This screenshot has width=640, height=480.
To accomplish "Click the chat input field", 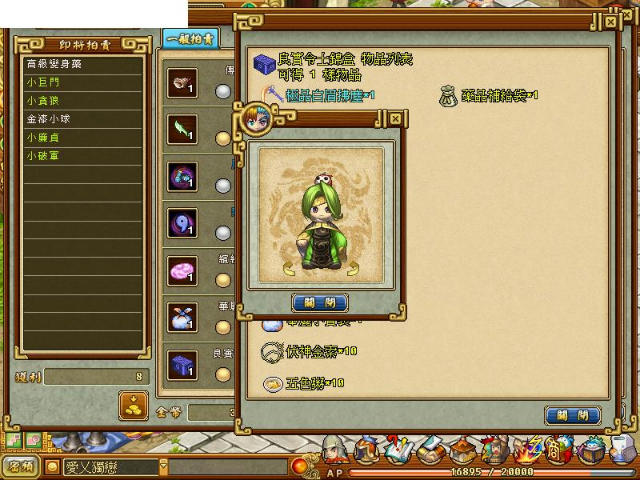I will click(x=110, y=467).
